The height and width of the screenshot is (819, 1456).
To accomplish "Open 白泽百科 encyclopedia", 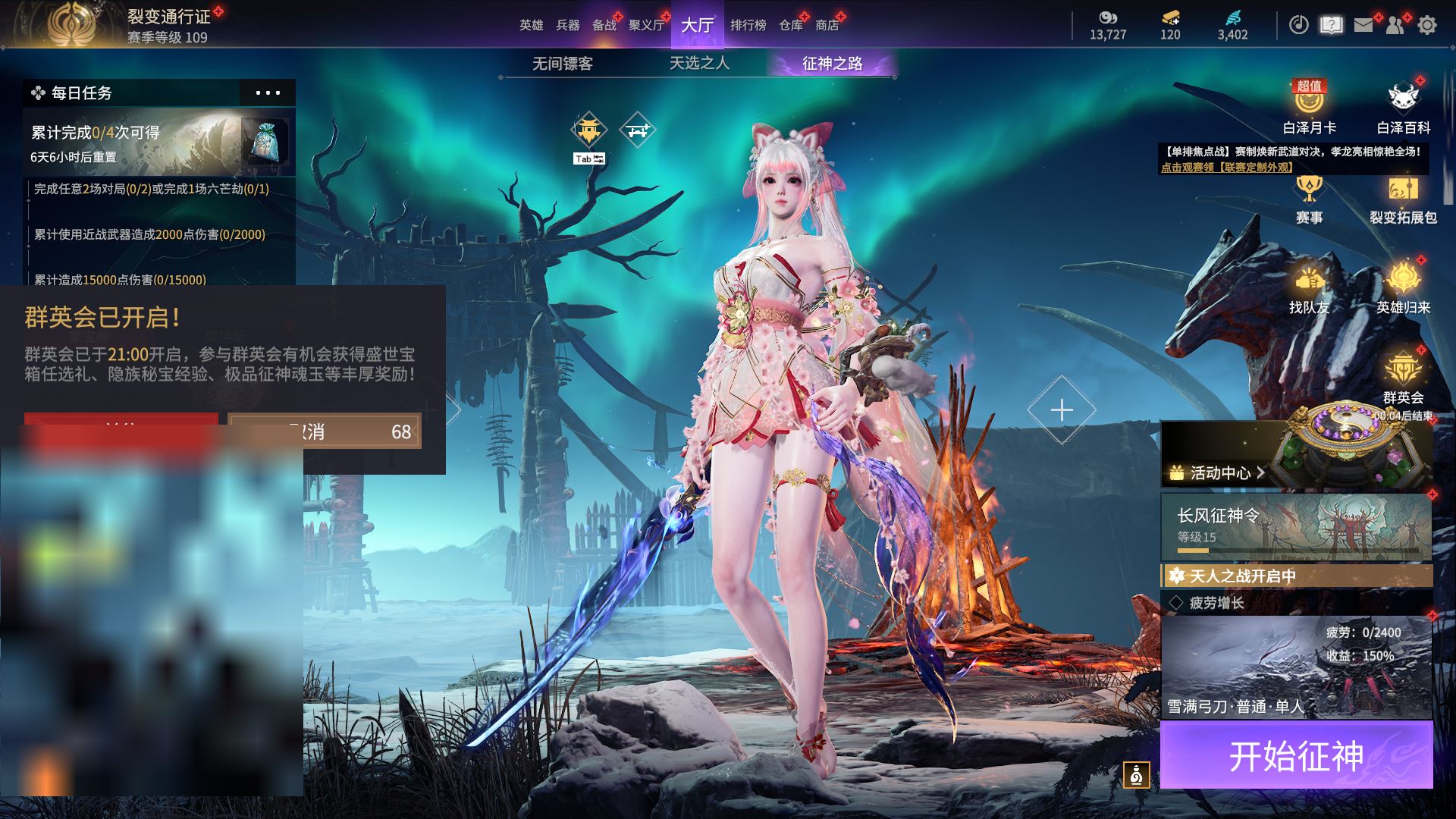I will click(1403, 108).
